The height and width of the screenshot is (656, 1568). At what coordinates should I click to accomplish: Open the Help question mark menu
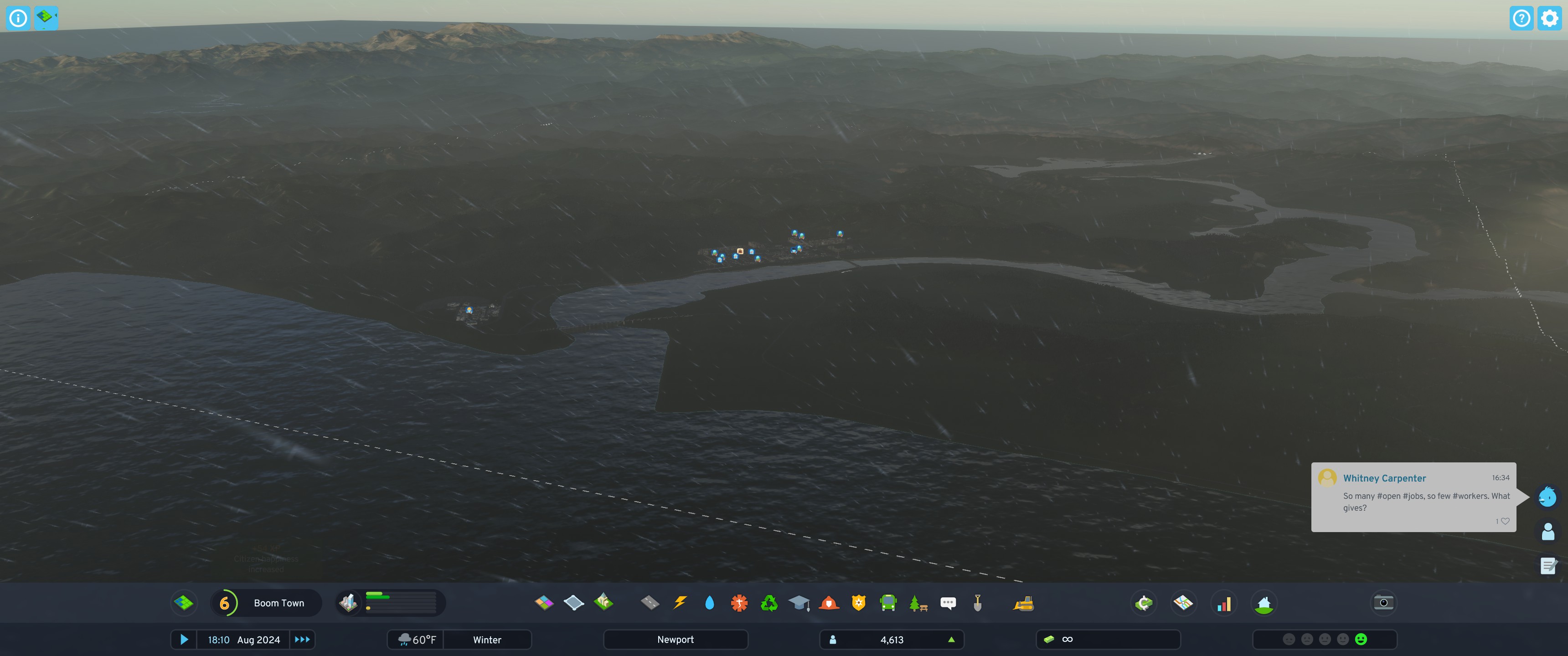point(1522,18)
